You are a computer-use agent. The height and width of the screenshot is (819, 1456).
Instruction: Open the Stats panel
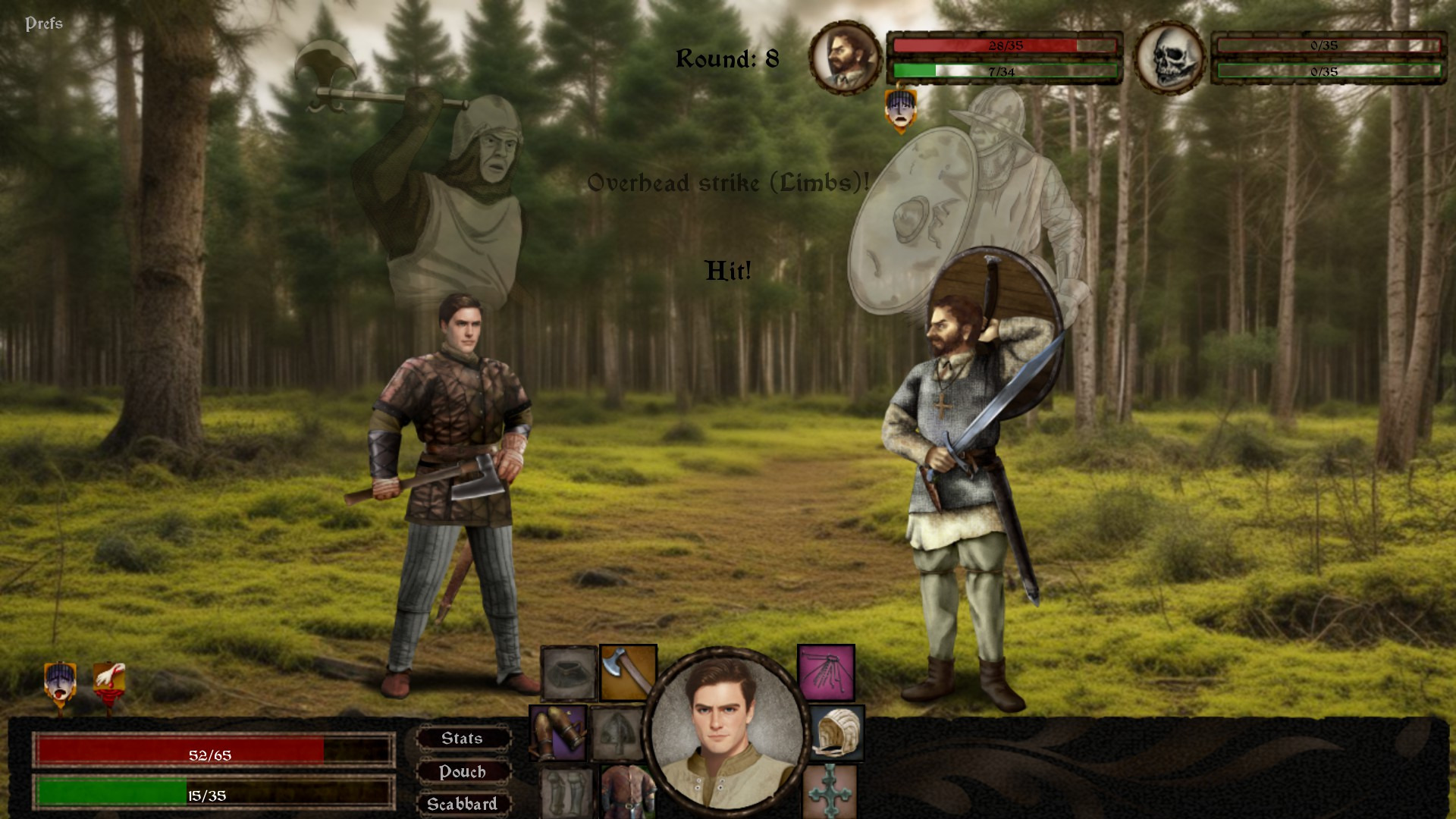[x=463, y=739]
